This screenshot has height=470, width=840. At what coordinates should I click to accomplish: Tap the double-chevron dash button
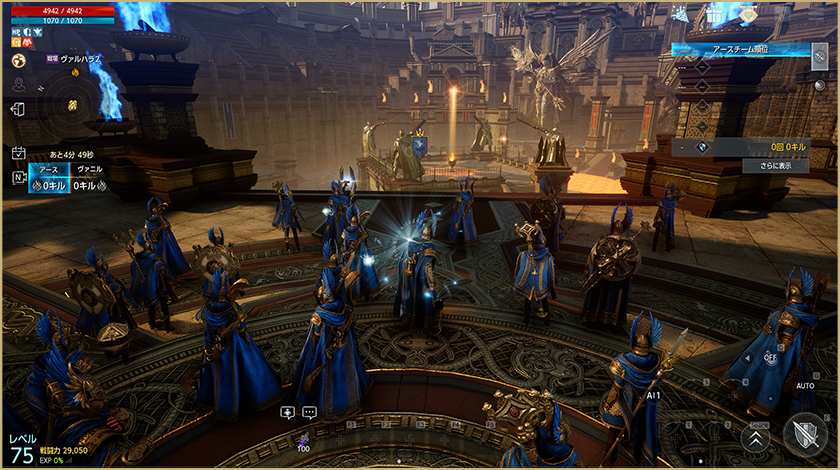[x=756, y=437]
